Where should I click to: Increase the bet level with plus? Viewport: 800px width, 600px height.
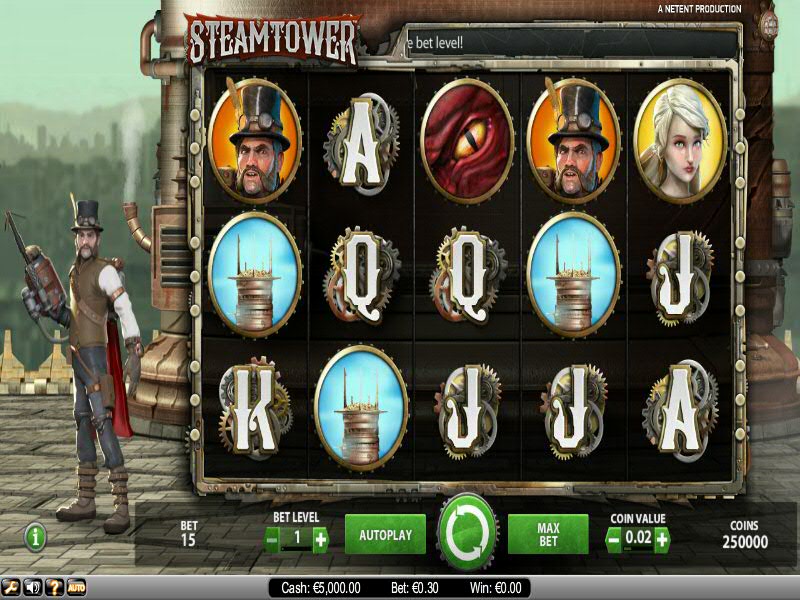click(x=320, y=539)
